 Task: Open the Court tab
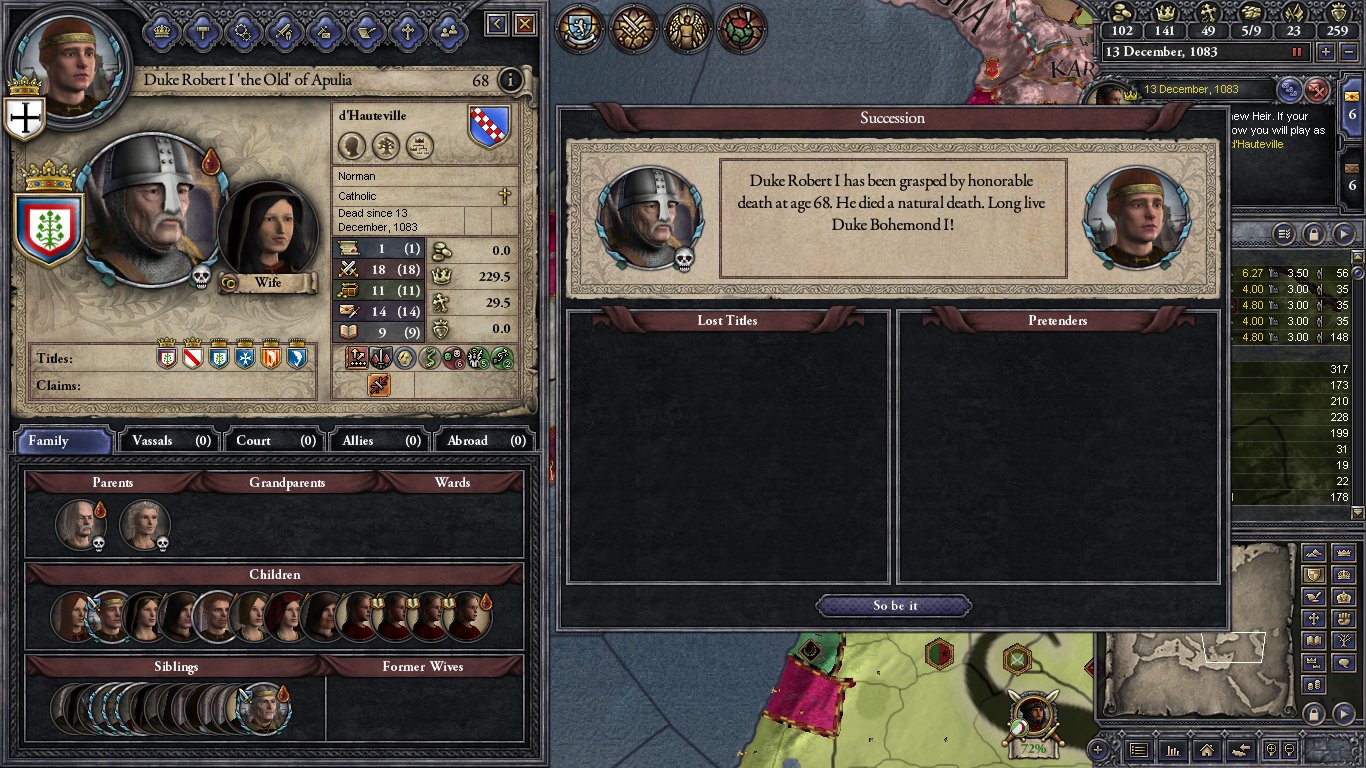click(x=270, y=440)
